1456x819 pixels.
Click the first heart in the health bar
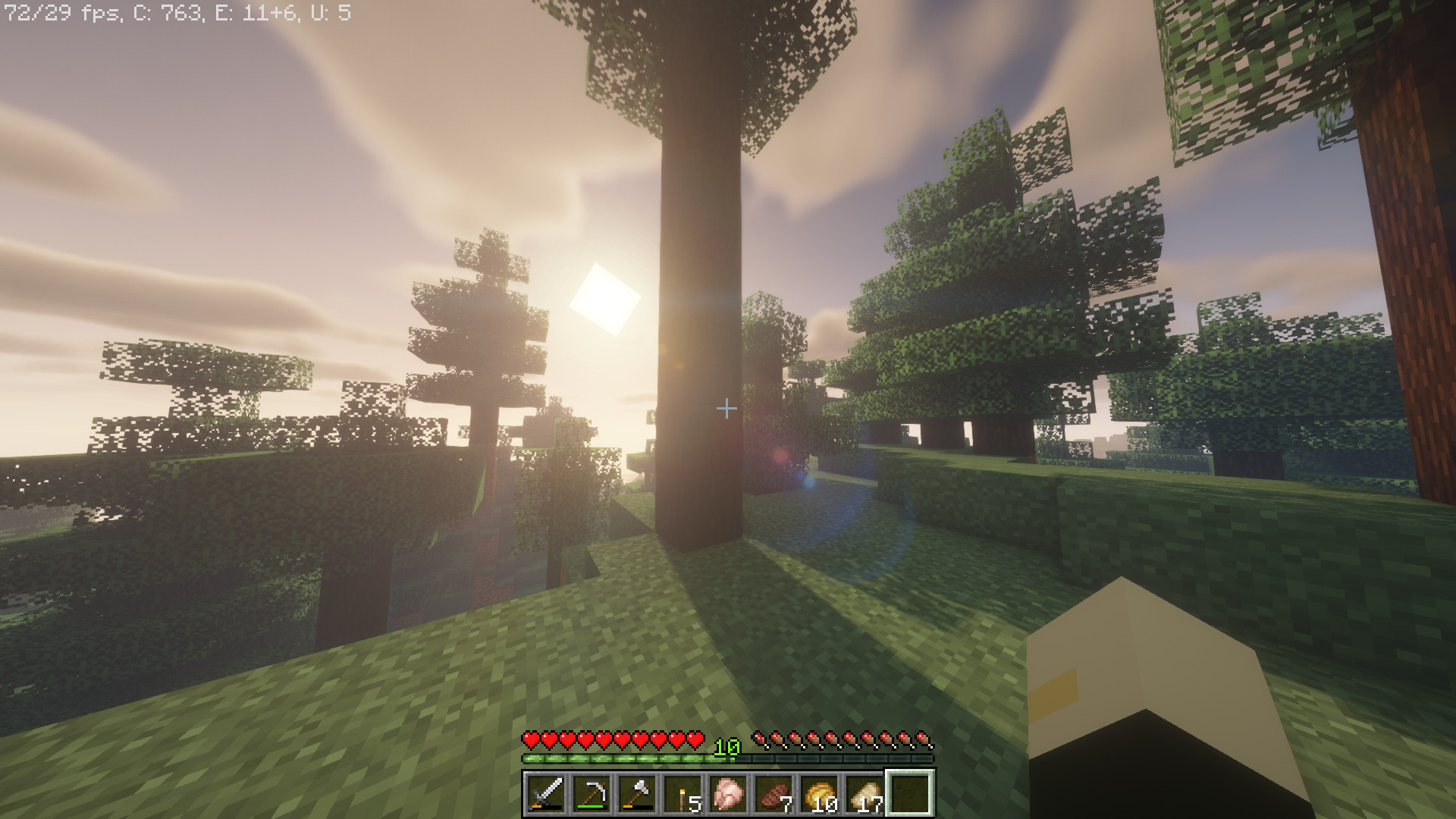point(532,740)
